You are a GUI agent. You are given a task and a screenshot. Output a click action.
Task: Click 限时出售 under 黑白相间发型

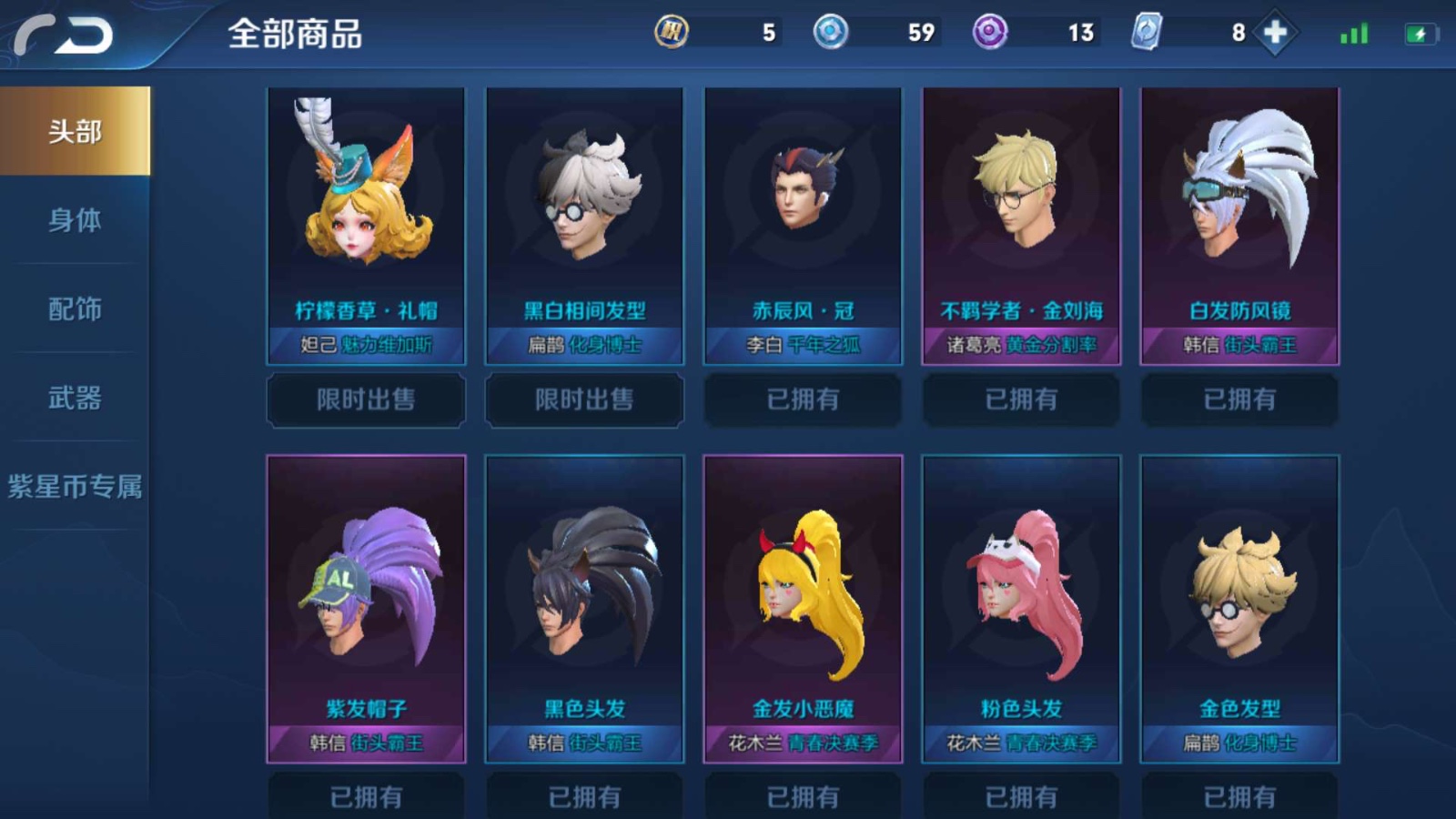[x=583, y=400]
